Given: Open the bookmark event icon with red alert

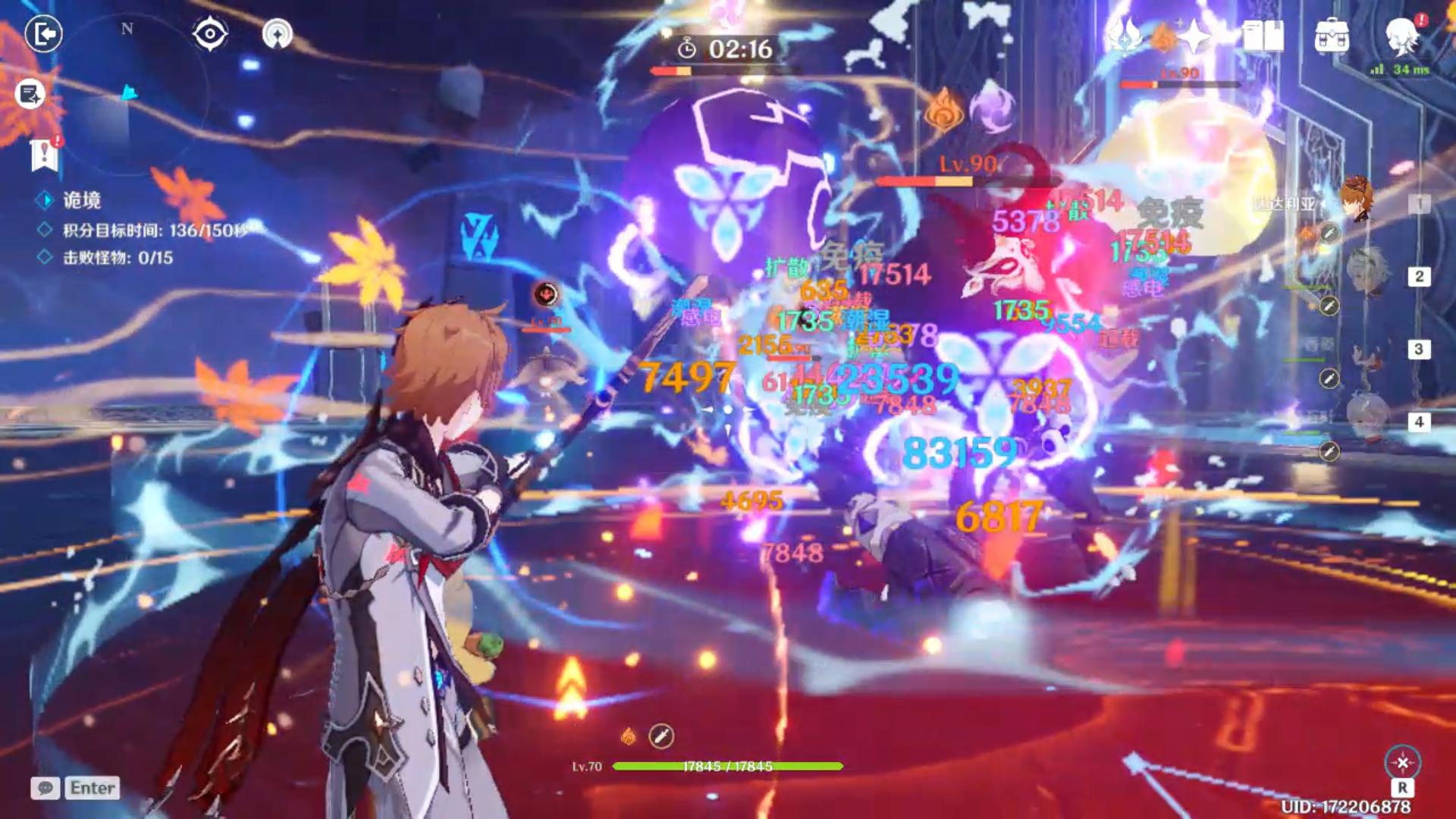Looking at the screenshot, I should [45, 154].
